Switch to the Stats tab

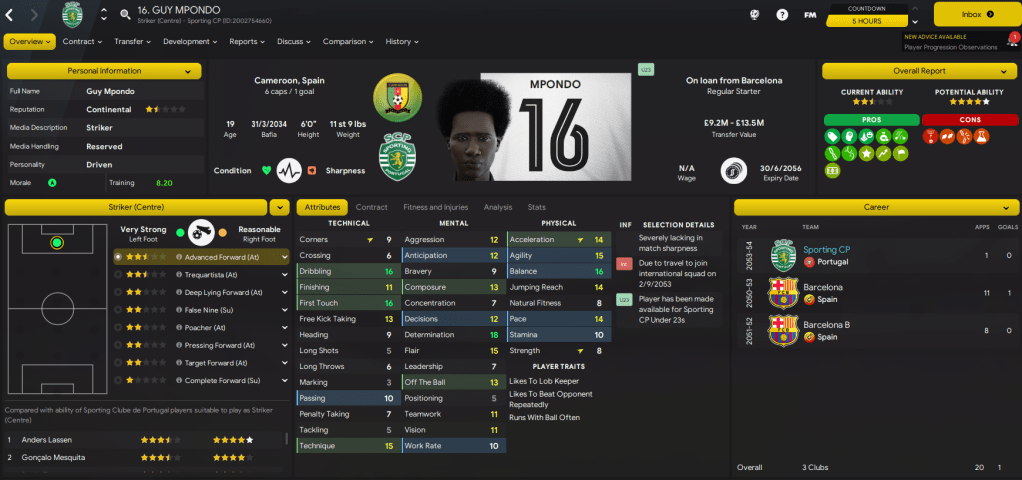tap(536, 207)
